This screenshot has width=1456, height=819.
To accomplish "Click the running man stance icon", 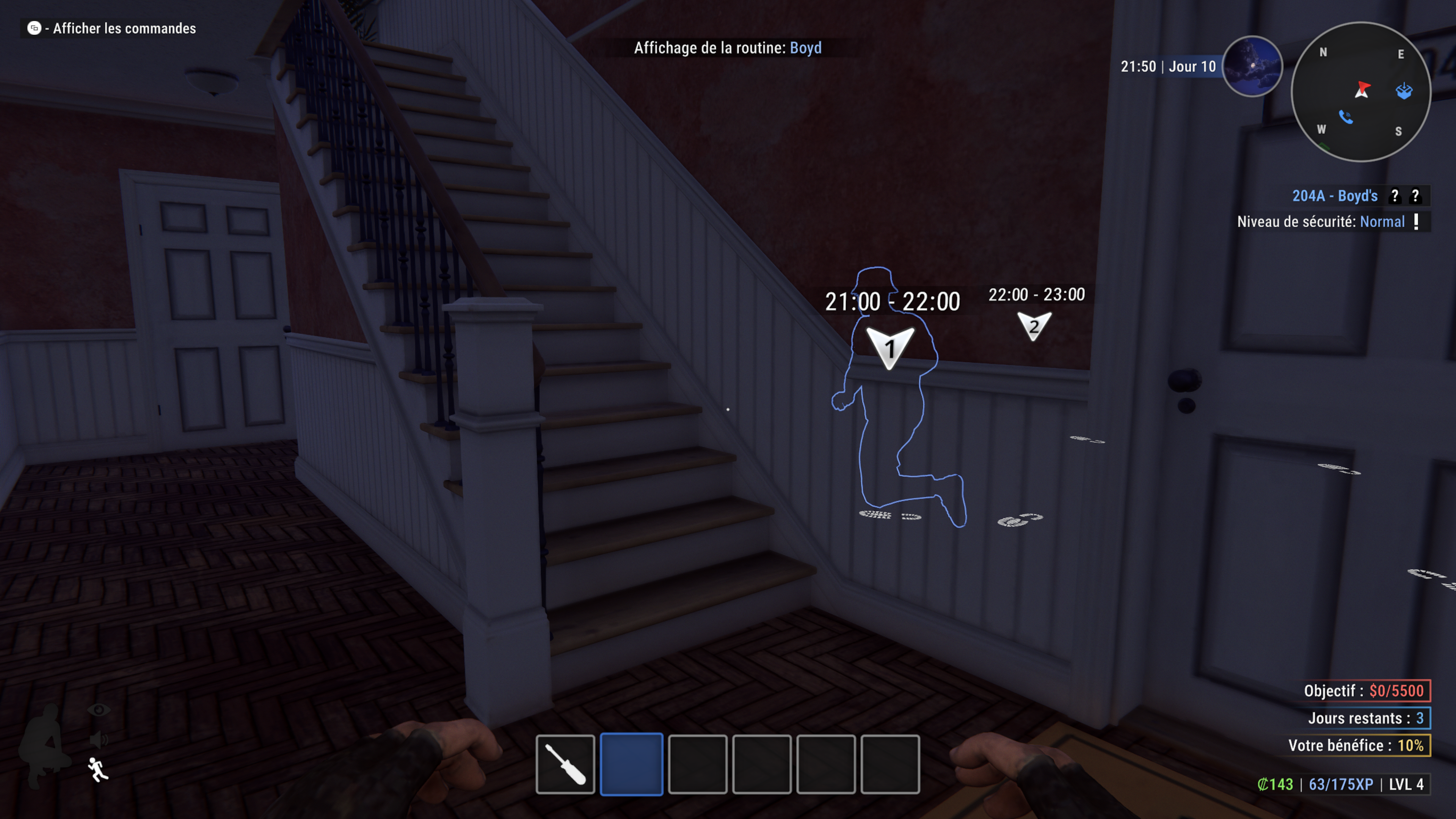I will (98, 769).
